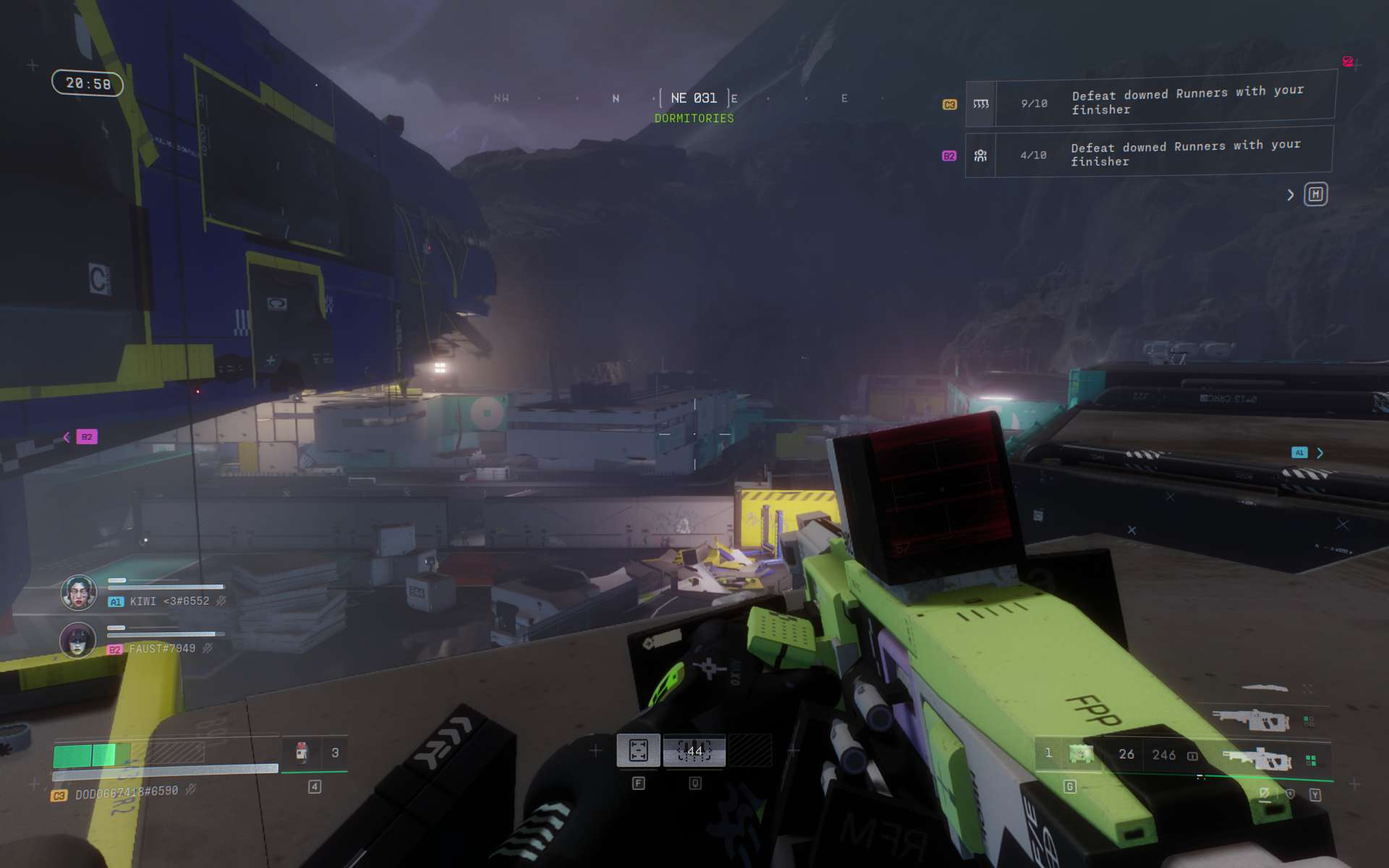Switch to the knife melee weapon
The width and height of the screenshot is (1389, 868).
[1265, 688]
